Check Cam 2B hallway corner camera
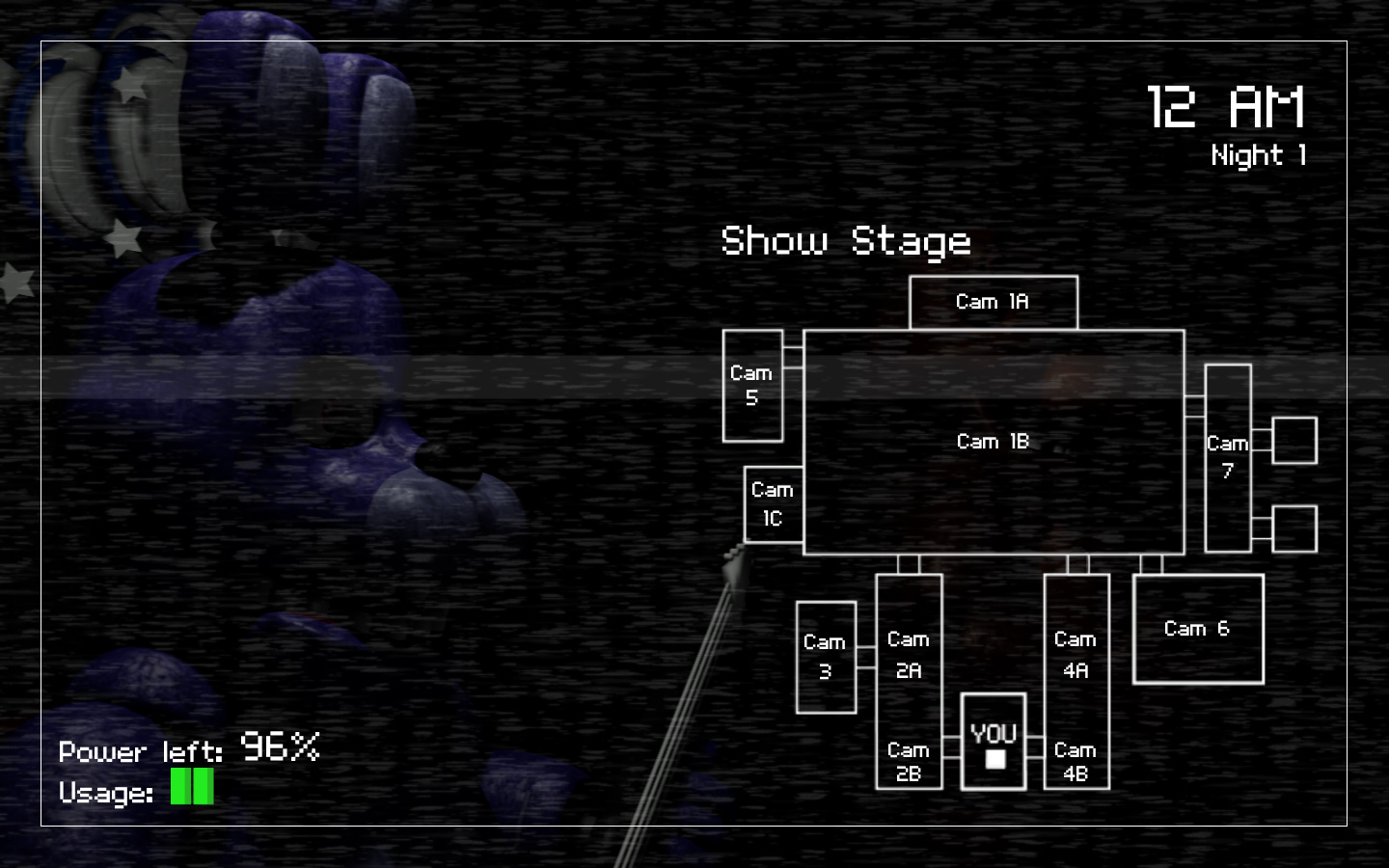The height and width of the screenshot is (868, 1389). [908, 762]
